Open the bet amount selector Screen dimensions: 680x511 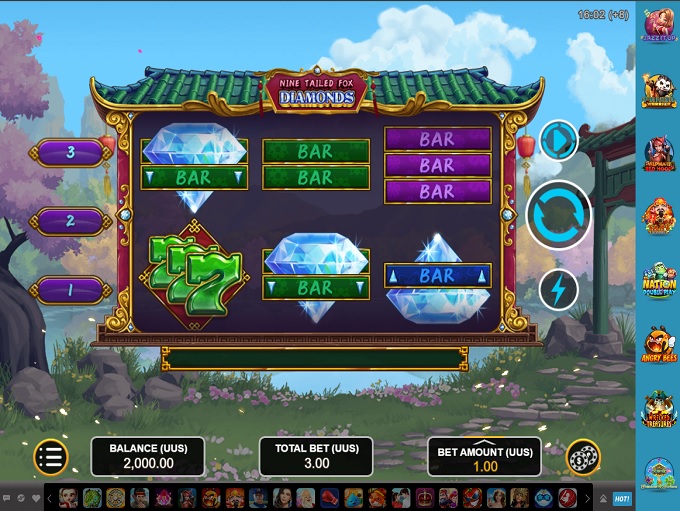(484, 456)
